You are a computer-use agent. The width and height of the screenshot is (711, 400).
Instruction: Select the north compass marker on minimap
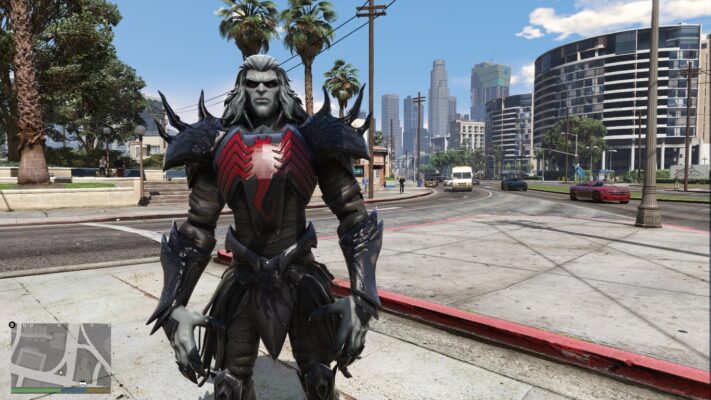pyautogui.click(x=12, y=325)
